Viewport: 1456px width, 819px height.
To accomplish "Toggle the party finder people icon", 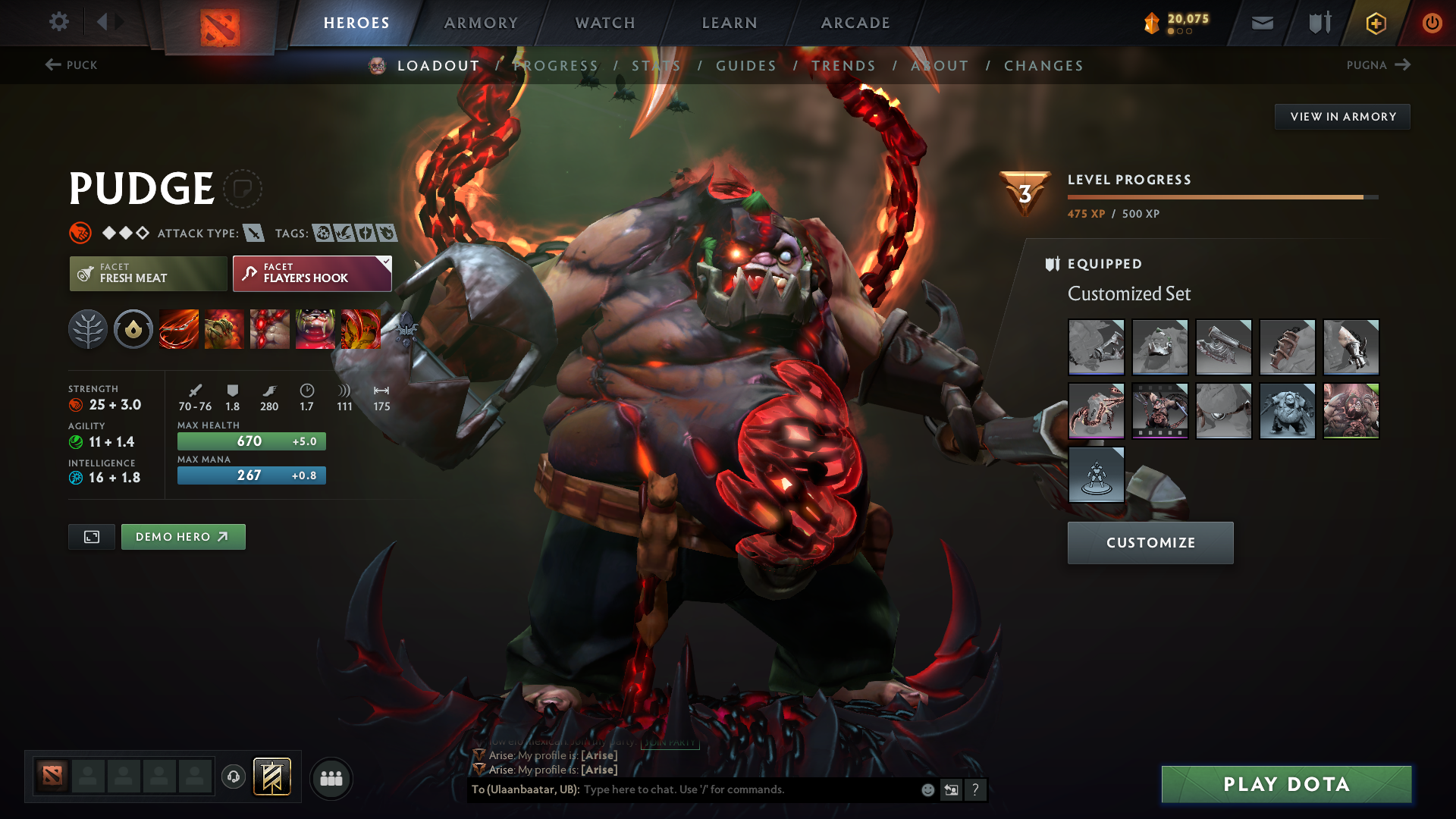I will [x=331, y=777].
